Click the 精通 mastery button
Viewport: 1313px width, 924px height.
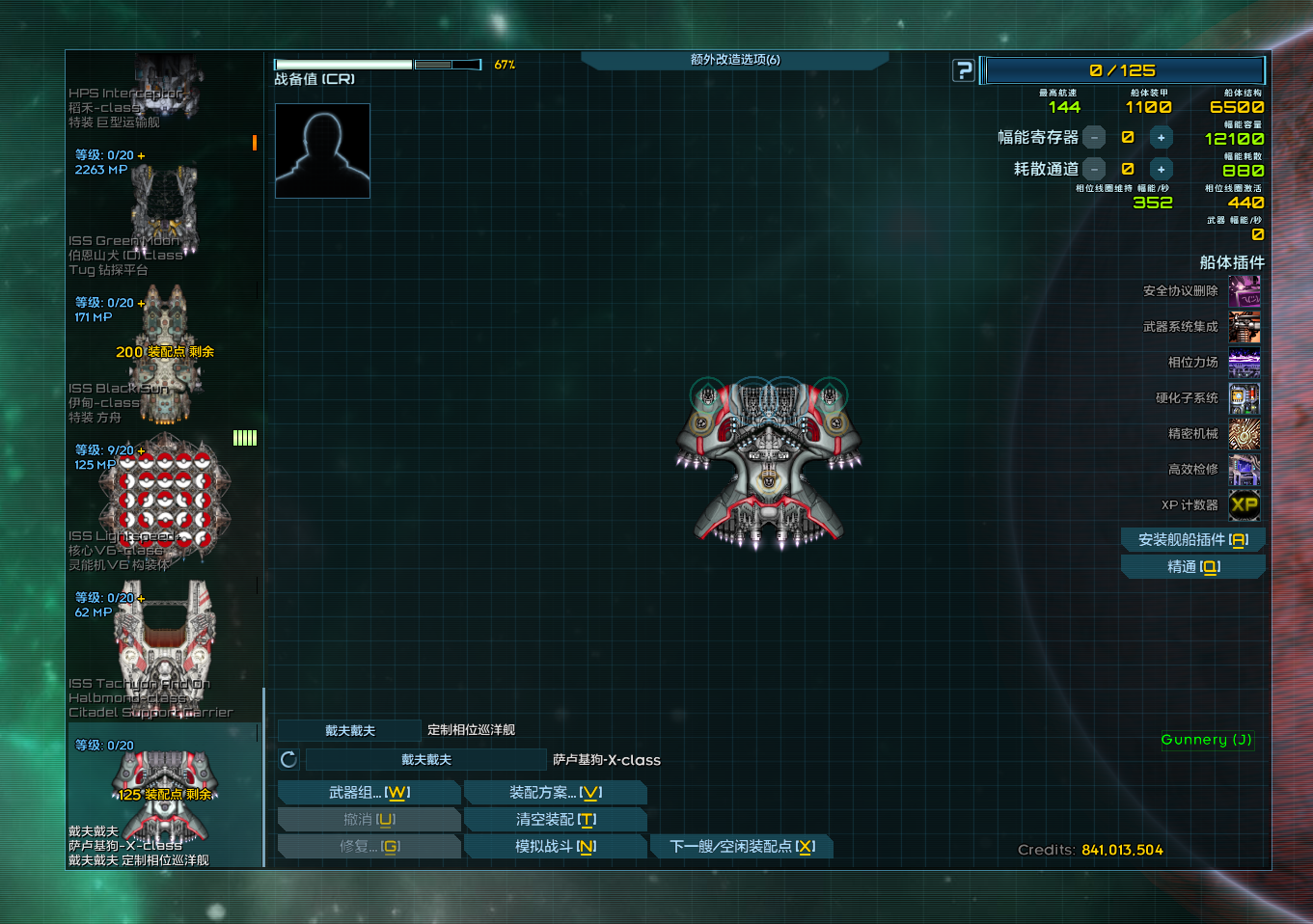click(x=1192, y=567)
